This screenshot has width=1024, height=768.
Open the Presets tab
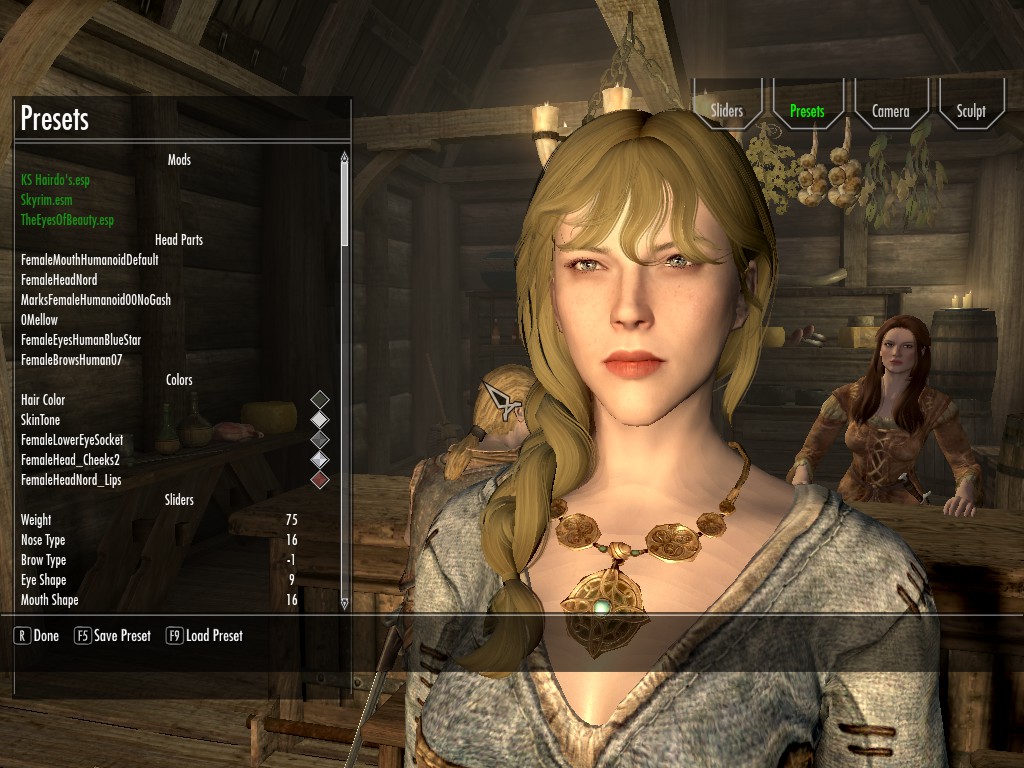[807, 111]
